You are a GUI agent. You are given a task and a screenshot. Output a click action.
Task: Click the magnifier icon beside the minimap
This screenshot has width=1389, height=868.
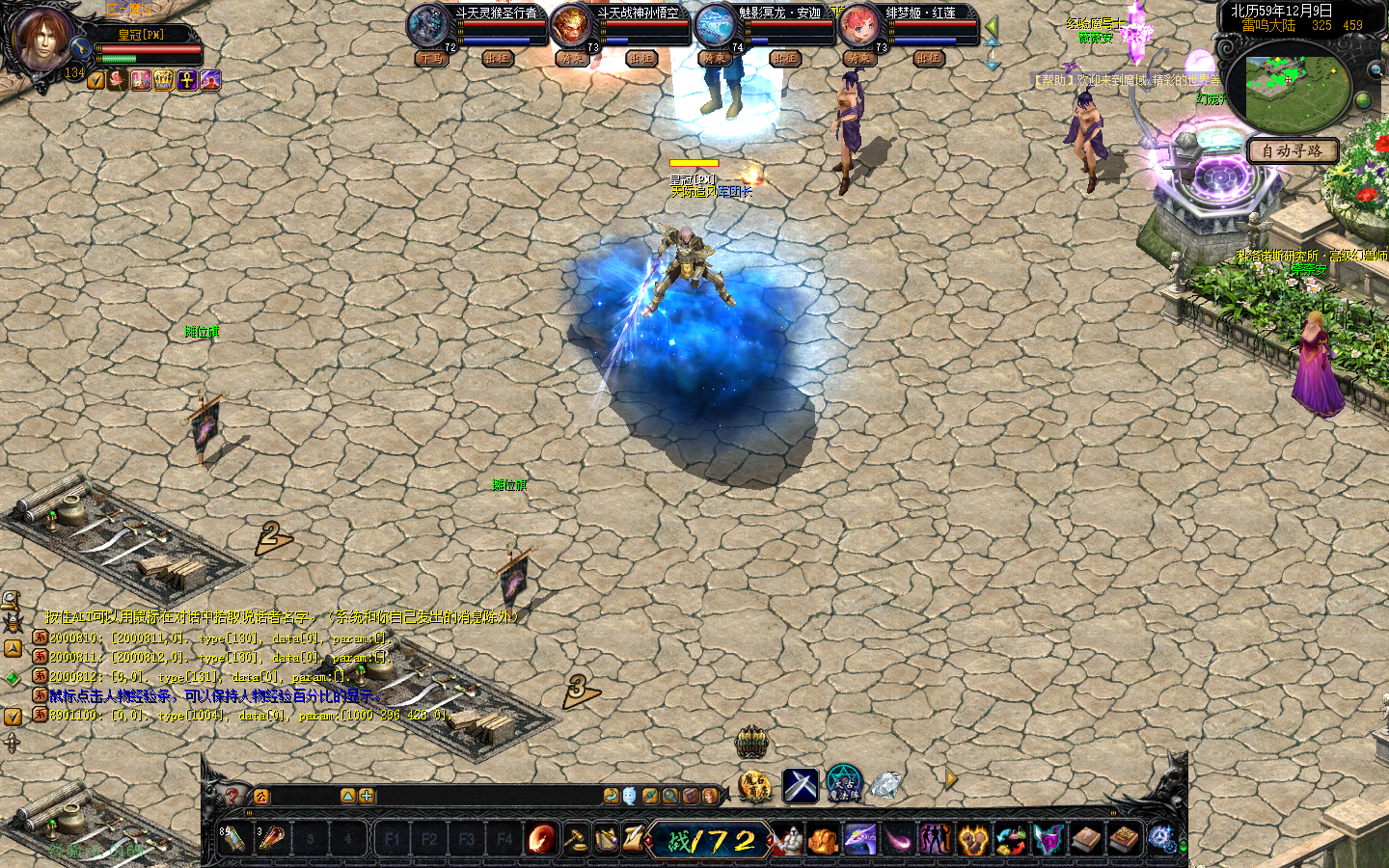(1375, 69)
